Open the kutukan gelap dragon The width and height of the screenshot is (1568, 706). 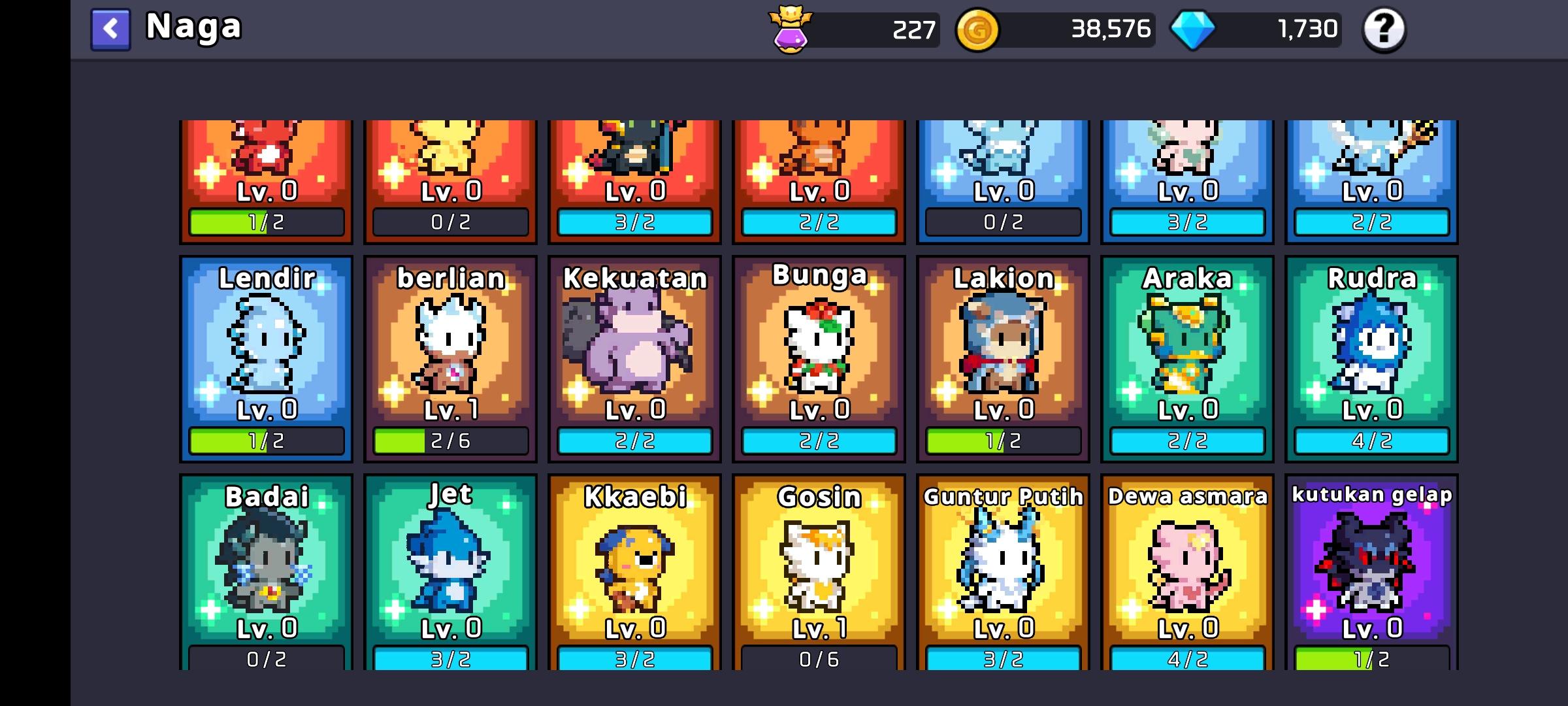pyautogui.click(x=1371, y=572)
